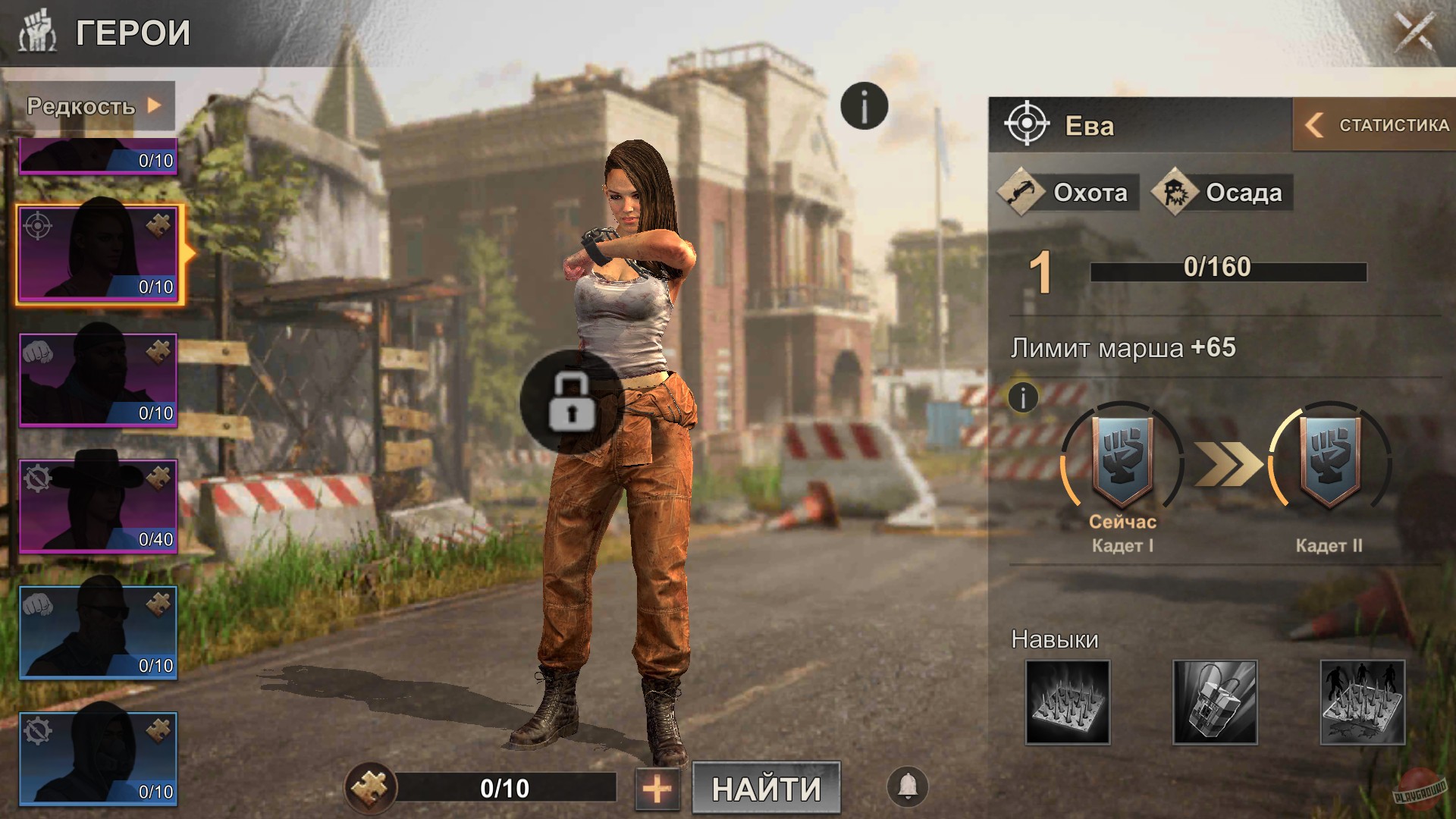1456x819 pixels.
Task: Switch to the Осада tab
Action: click(1221, 193)
